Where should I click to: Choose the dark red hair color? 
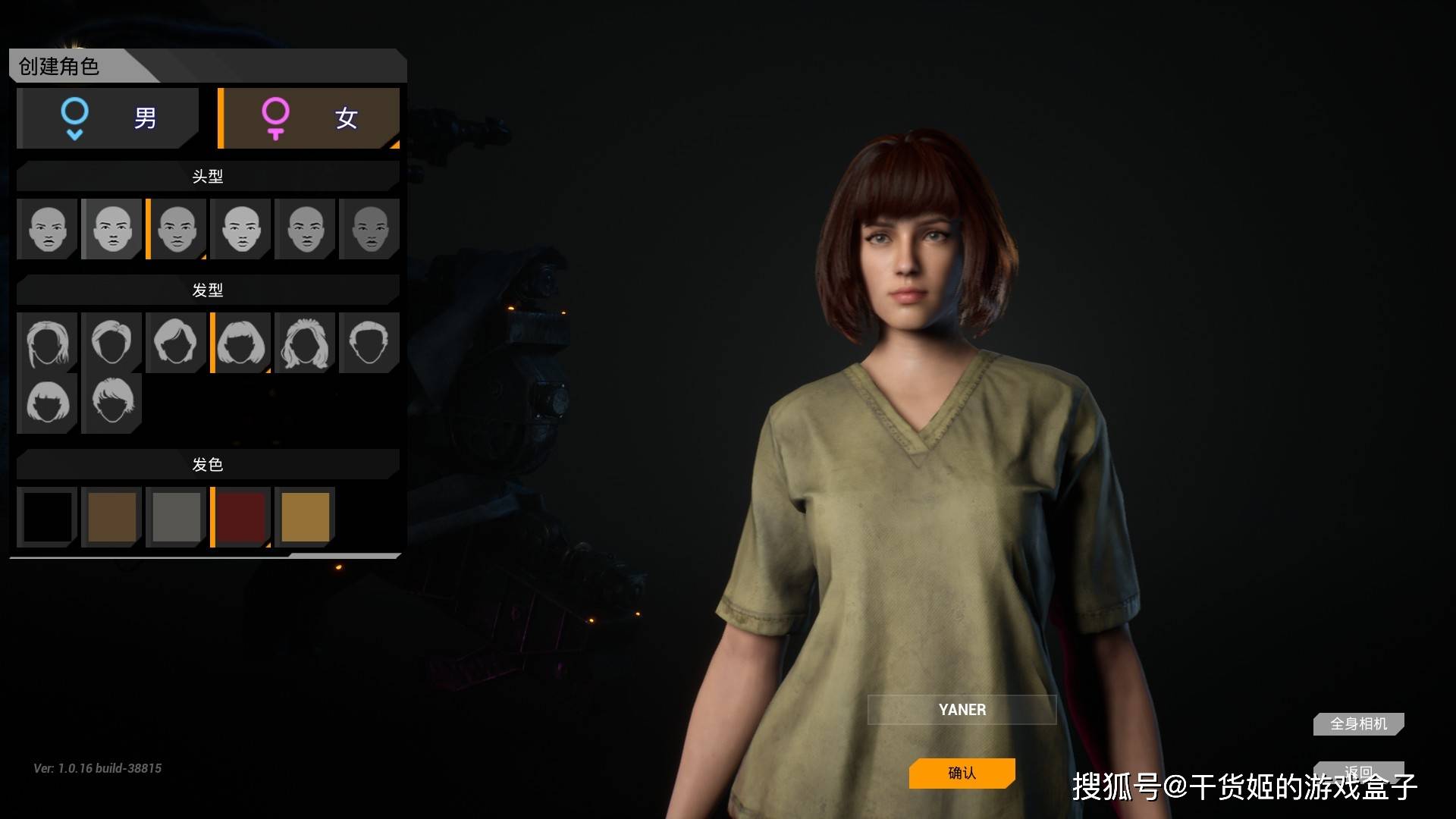pyautogui.click(x=241, y=517)
